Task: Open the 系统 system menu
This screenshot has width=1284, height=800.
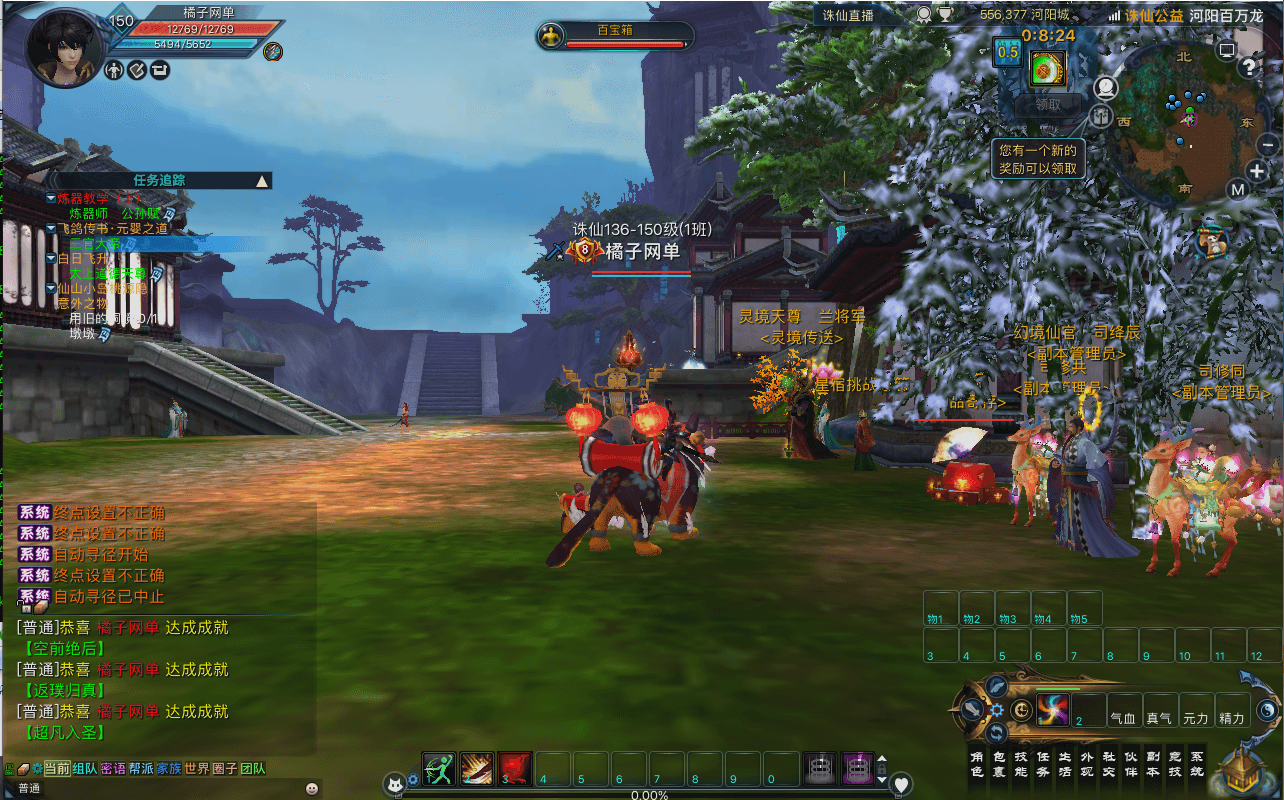Action: (x=1197, y=765)
